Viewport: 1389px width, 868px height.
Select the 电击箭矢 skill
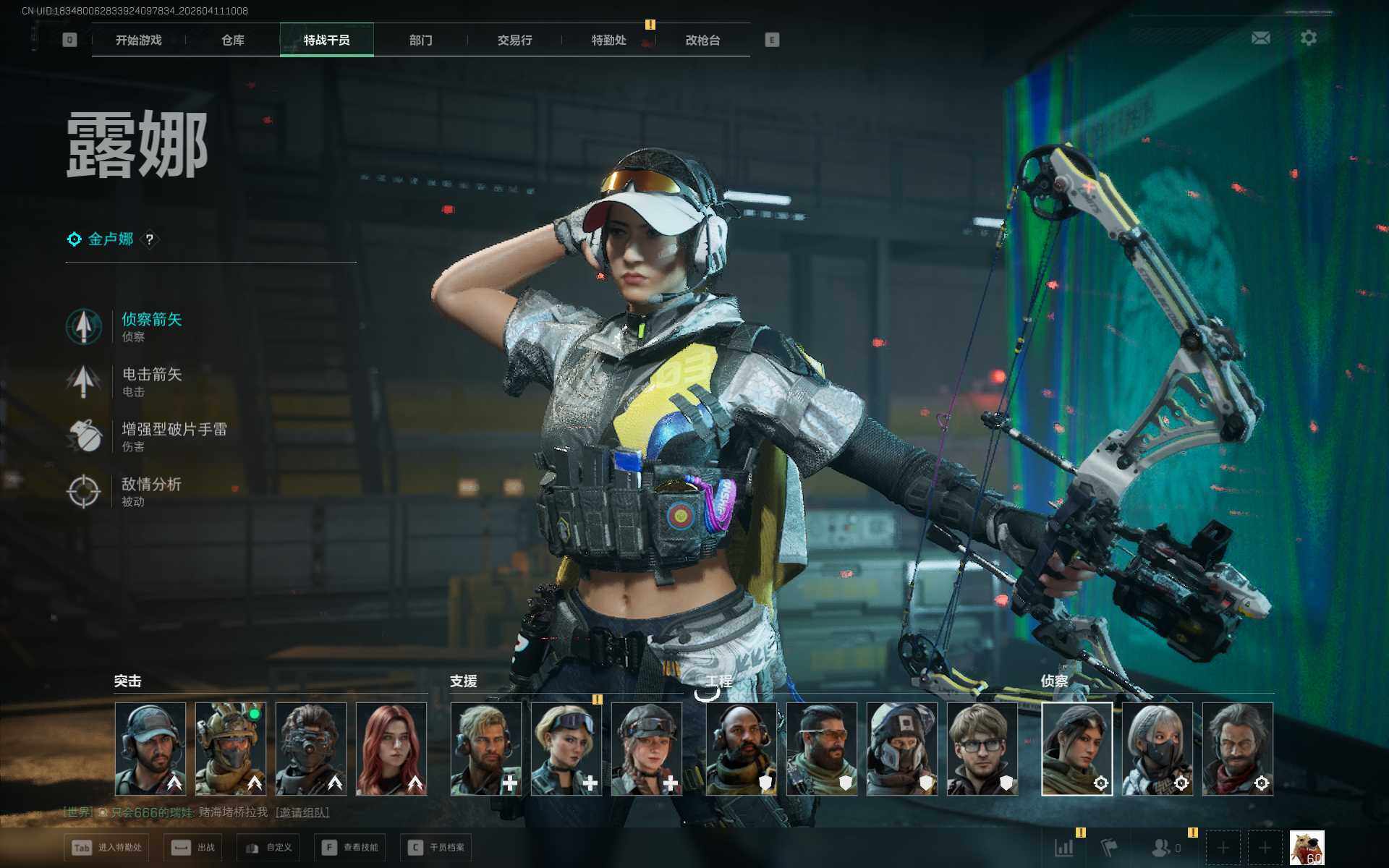[x=150, y=375]
